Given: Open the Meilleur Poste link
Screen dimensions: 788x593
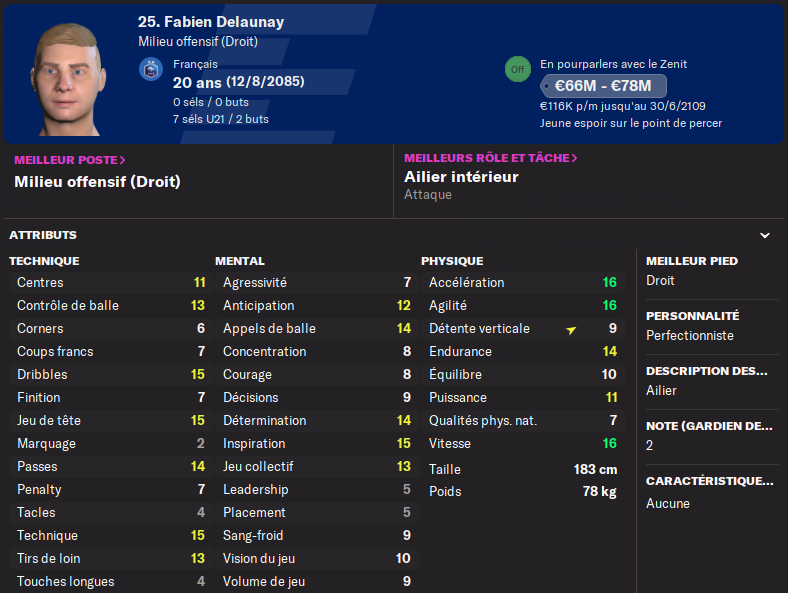Looking at the screenshot, I should (69, 159).
